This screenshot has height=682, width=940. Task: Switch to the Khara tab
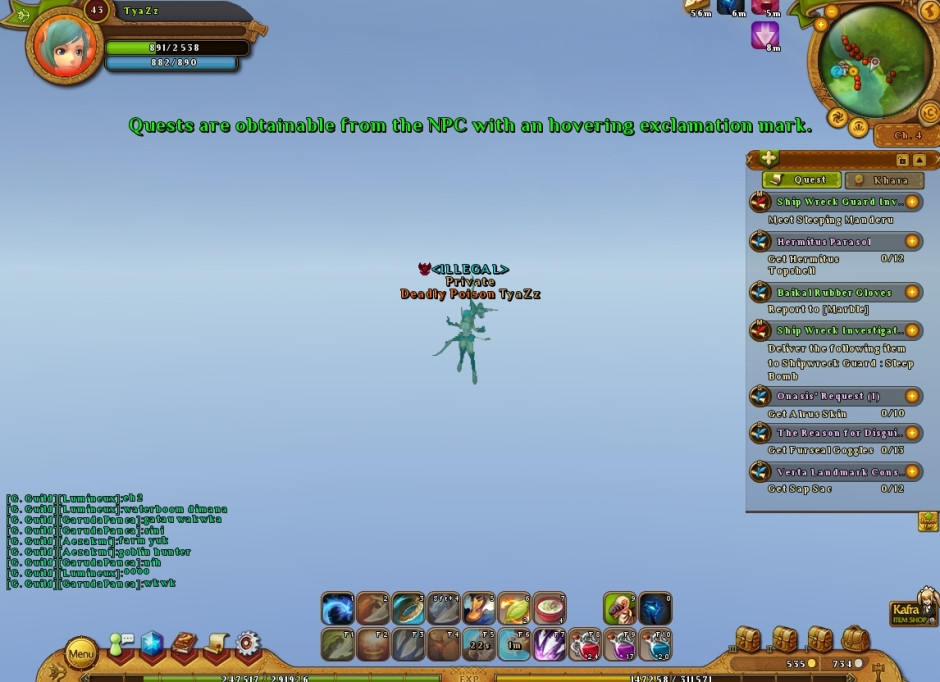pos(882,180)
